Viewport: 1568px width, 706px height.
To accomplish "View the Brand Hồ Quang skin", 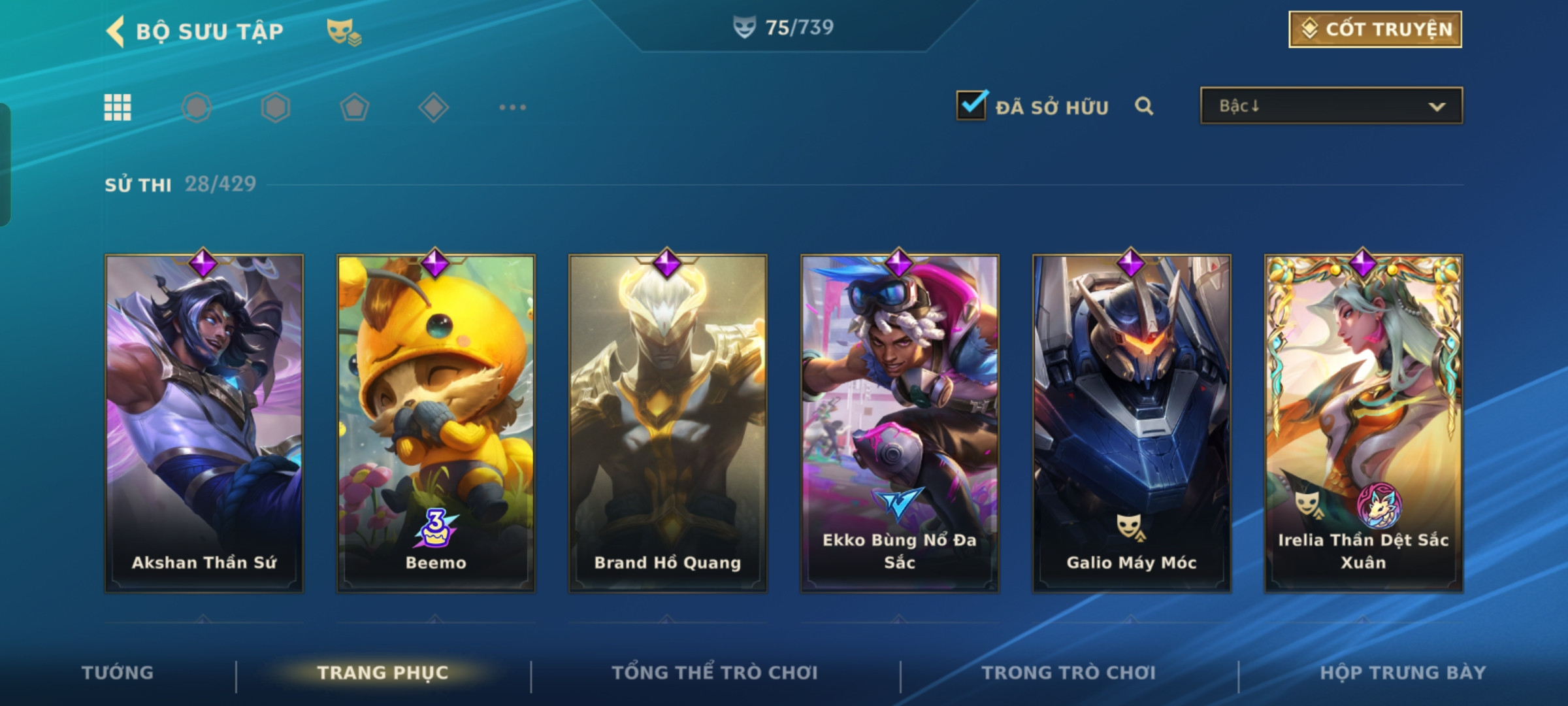I will point(667,423).
